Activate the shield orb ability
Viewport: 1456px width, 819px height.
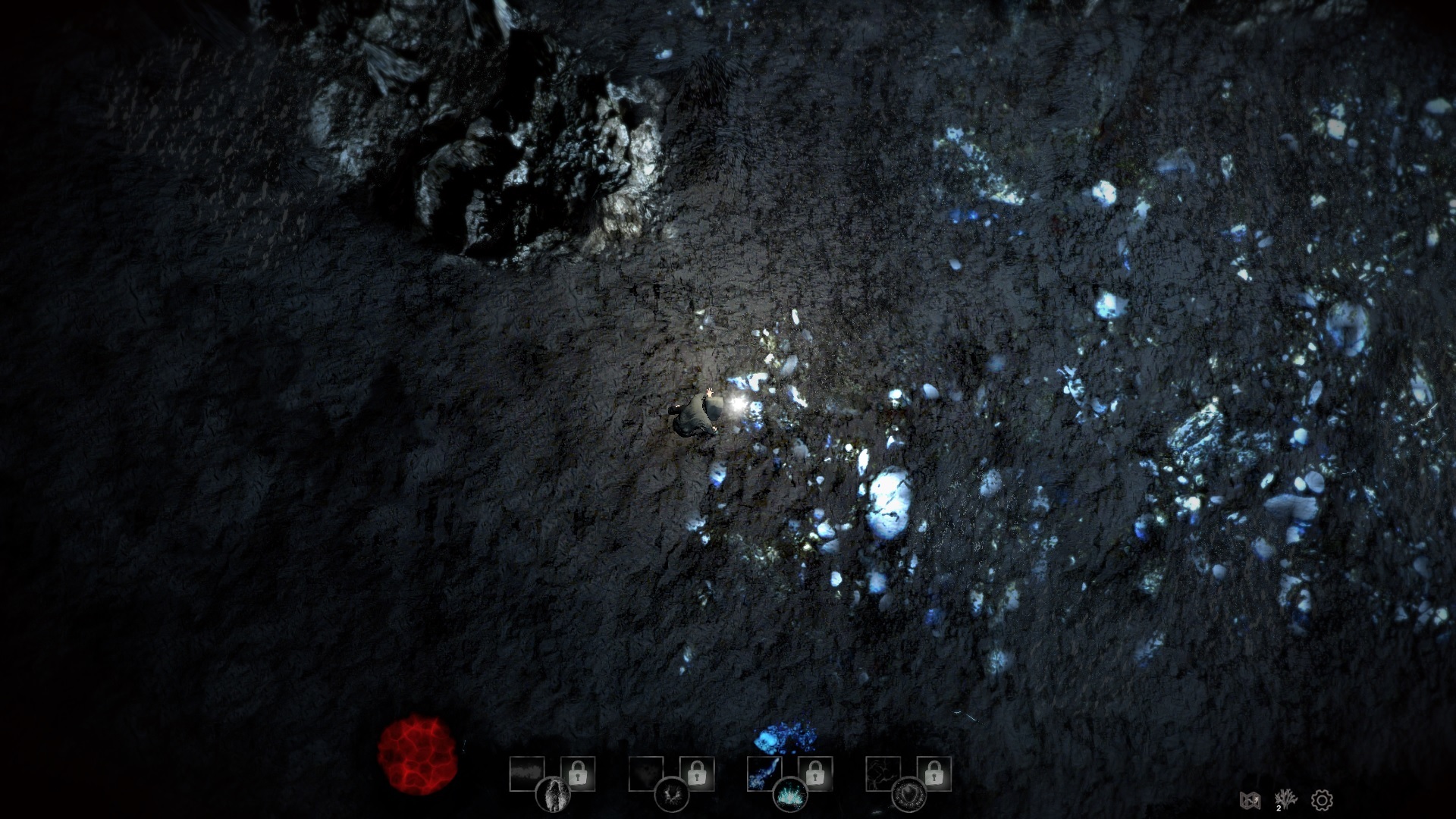(x=908, y=795)
